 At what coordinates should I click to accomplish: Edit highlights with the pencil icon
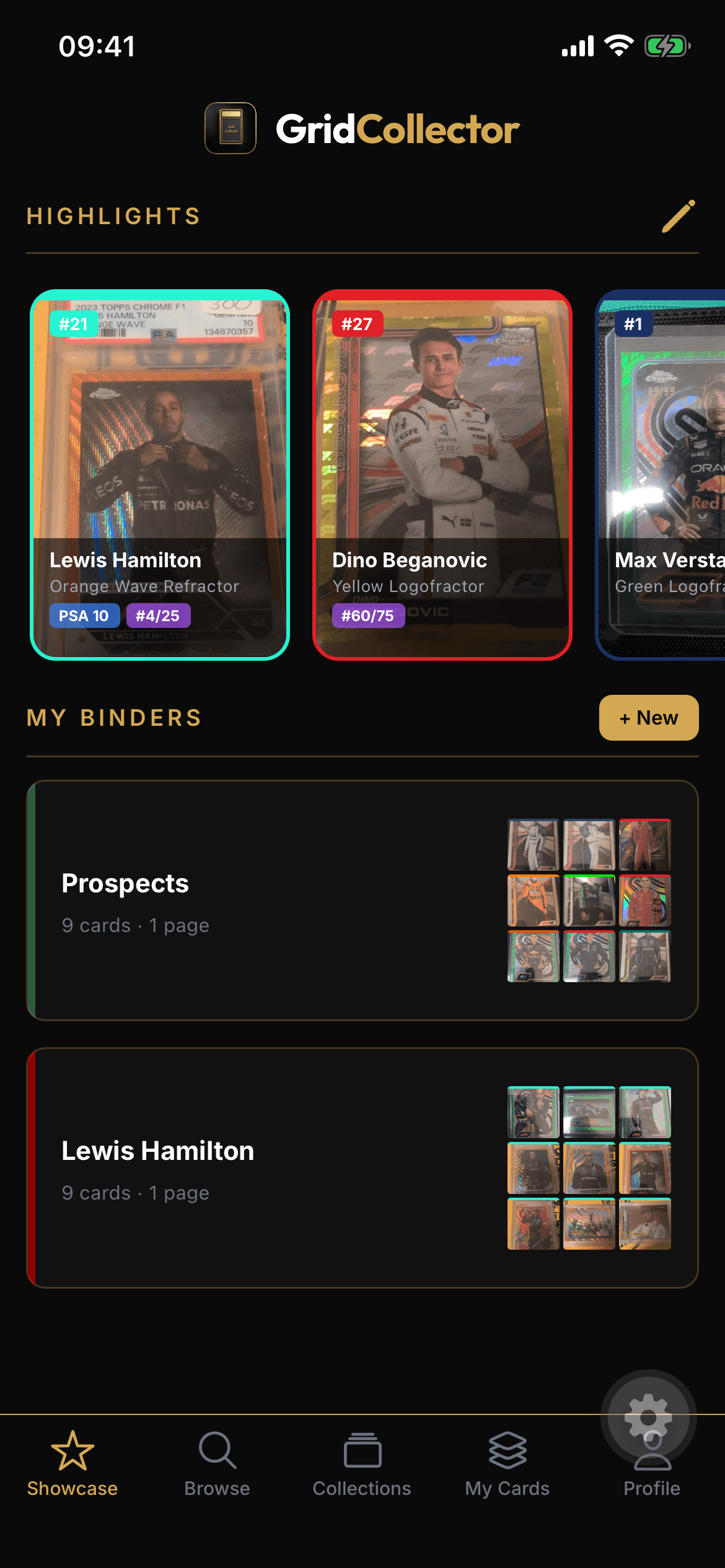[679, 216]
